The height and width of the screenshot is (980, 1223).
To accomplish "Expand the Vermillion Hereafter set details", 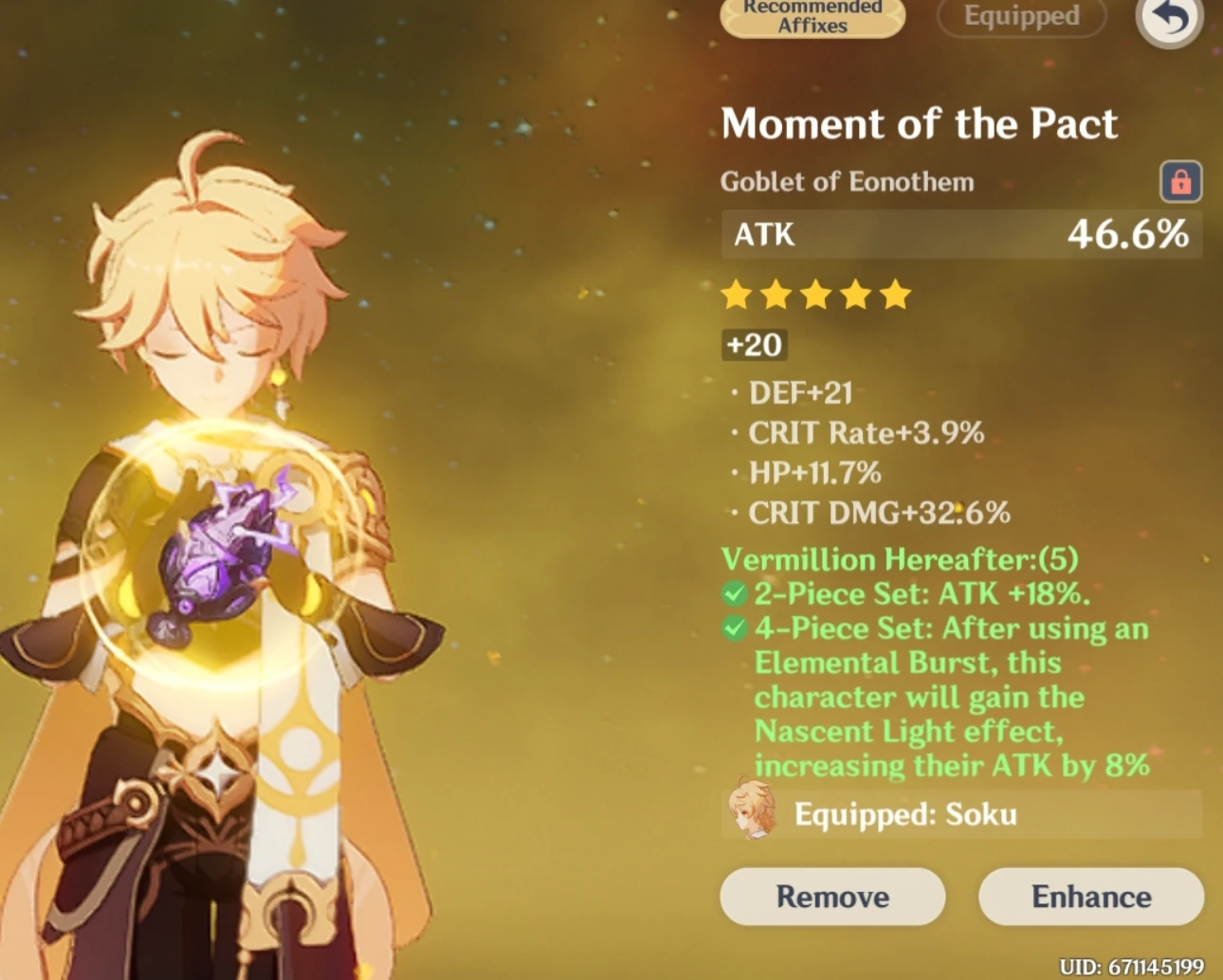I will pos(900,558).
